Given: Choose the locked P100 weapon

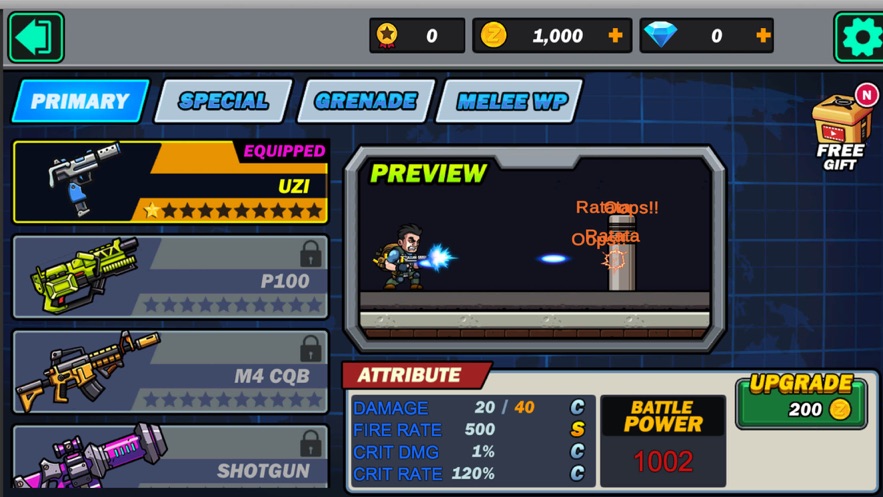Looking at the screenshot, I should (x=171, y=278).
